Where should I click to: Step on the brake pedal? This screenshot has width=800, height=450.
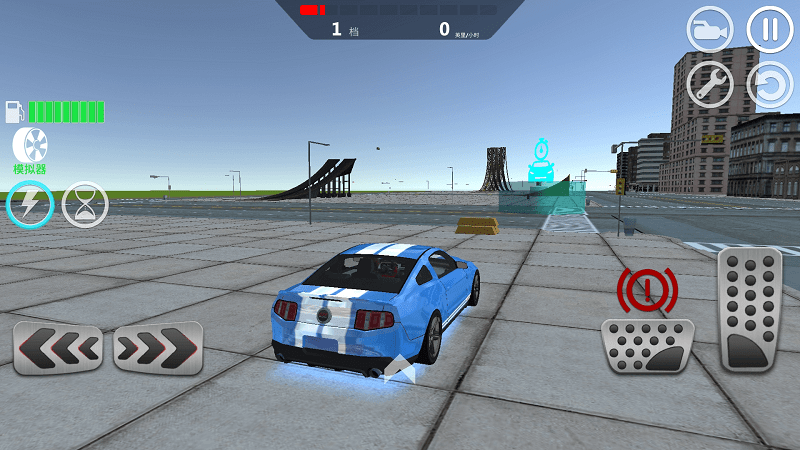pyautogui.click(x=647, y=345)
